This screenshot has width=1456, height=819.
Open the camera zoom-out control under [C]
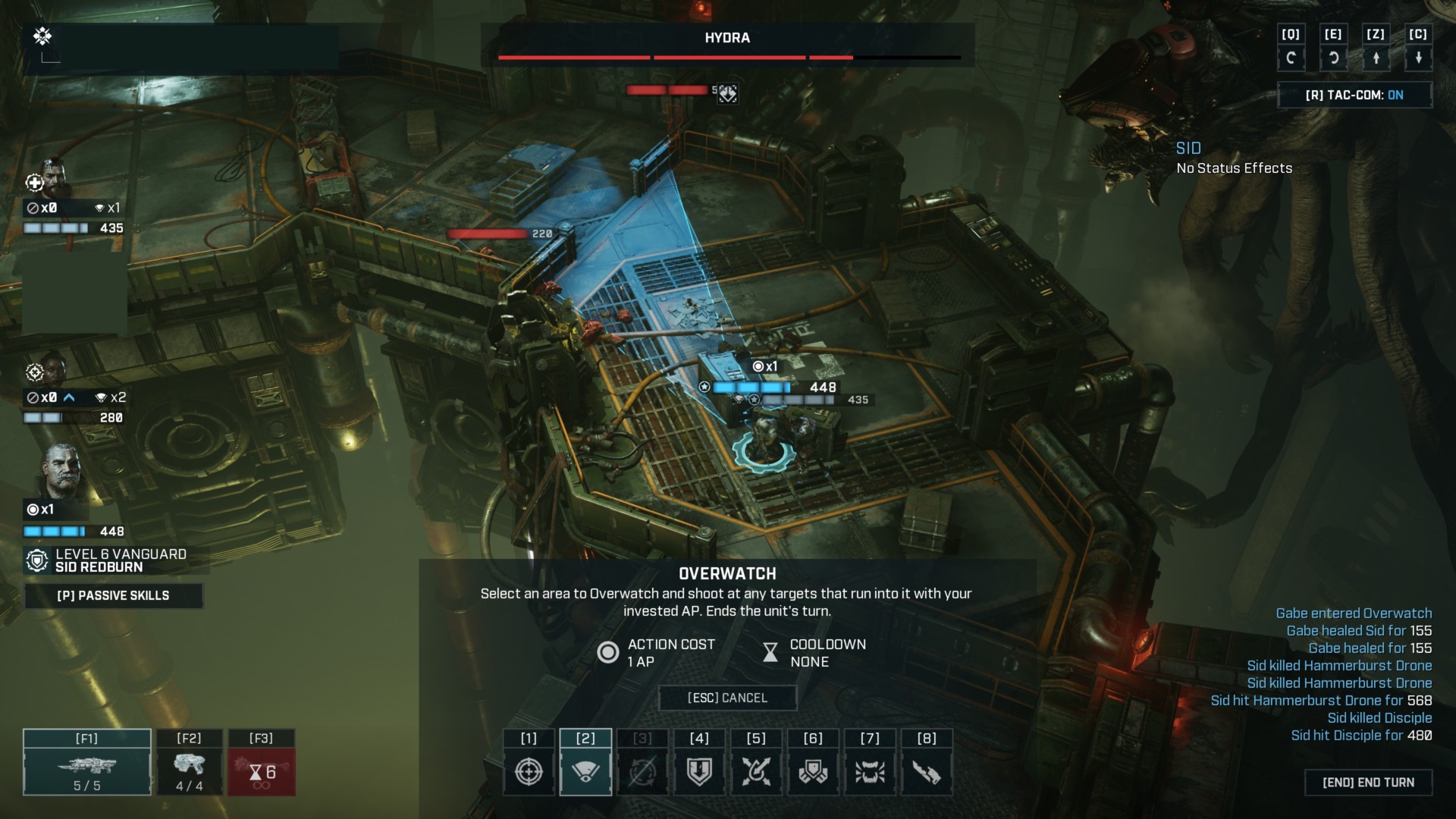pos(1420,58)
